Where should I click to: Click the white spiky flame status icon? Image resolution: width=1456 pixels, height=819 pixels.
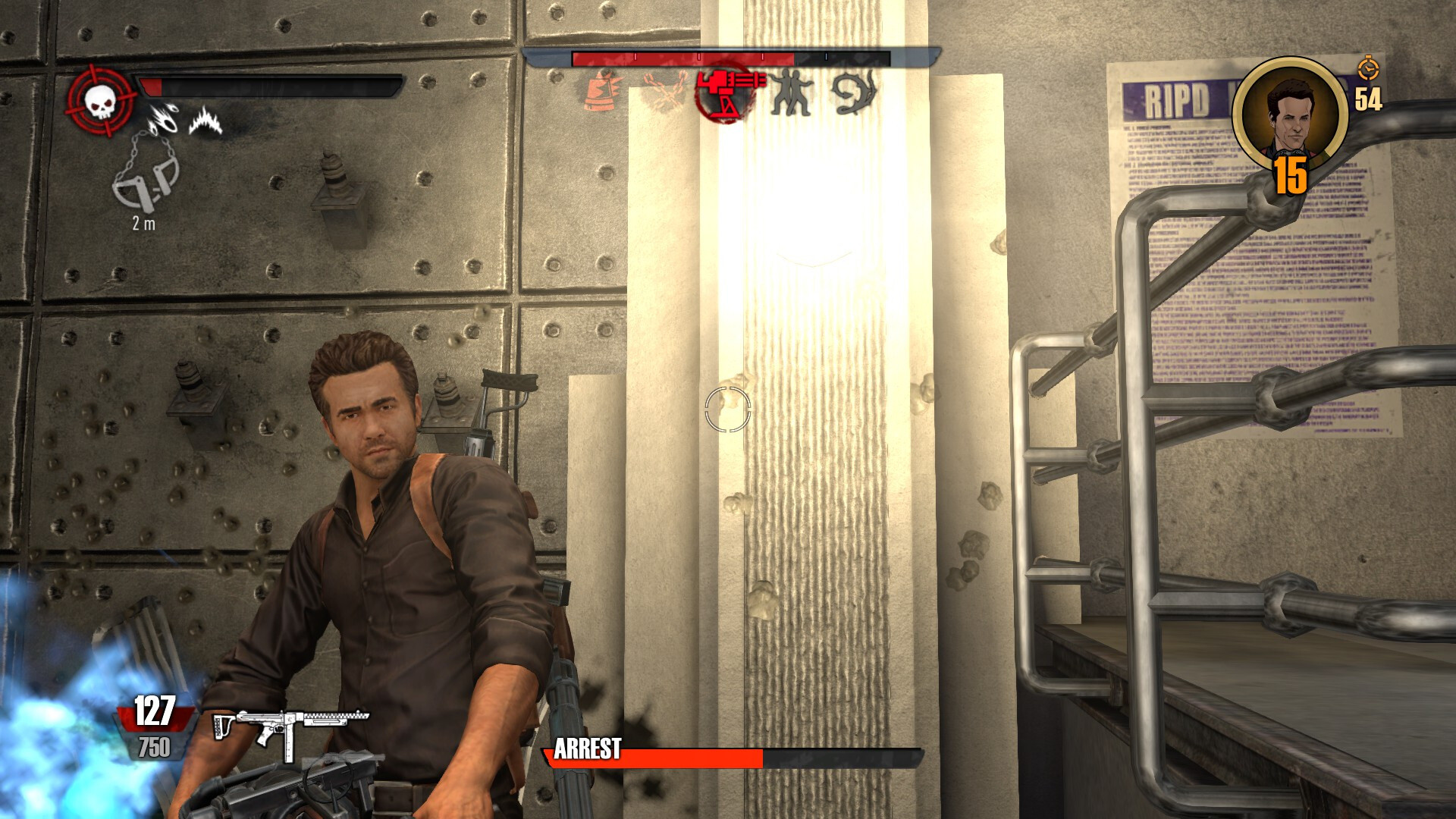tap(205, 121)
